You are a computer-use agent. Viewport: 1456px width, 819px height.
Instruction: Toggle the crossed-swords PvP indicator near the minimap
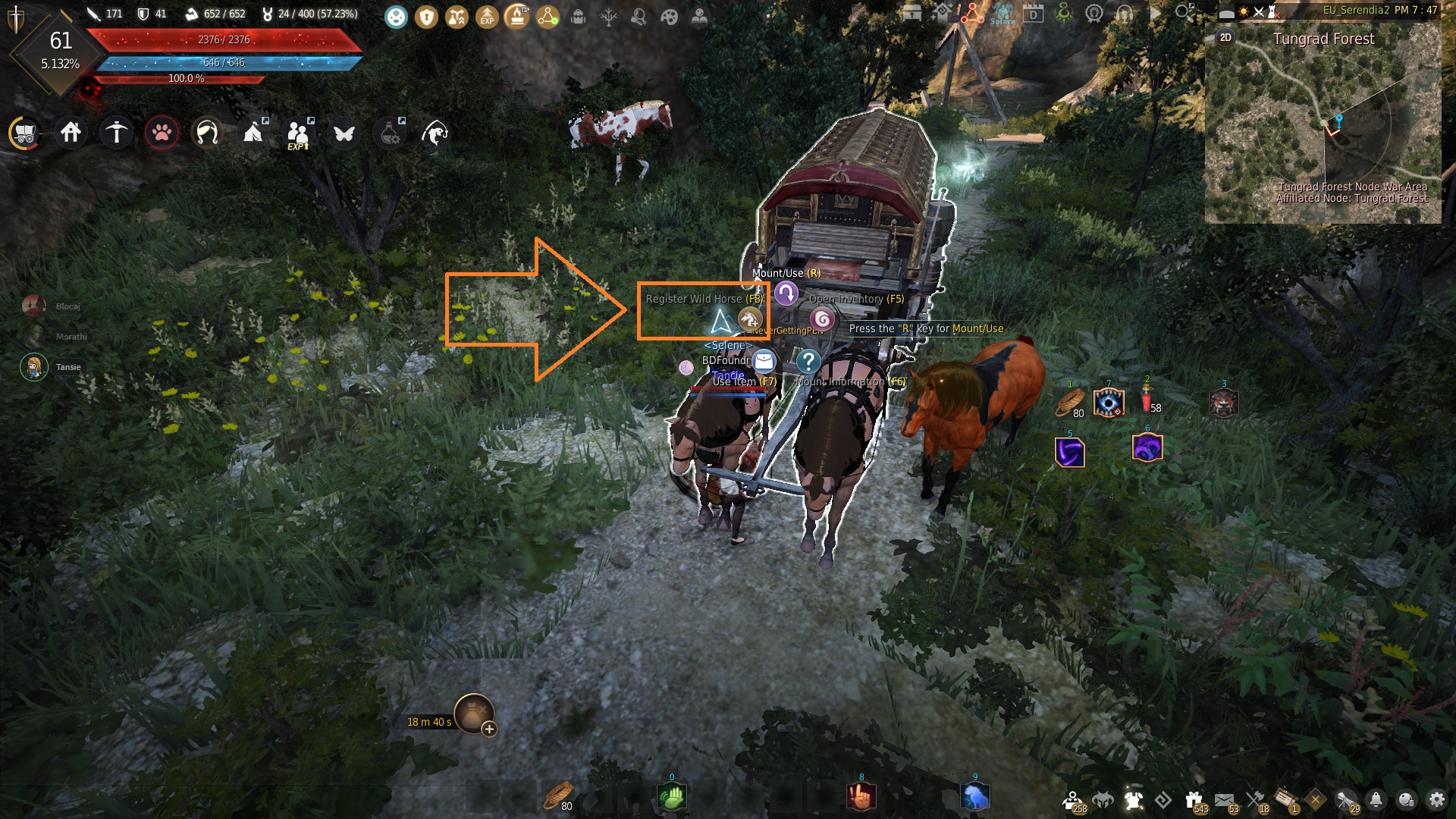click(1259, 13)
